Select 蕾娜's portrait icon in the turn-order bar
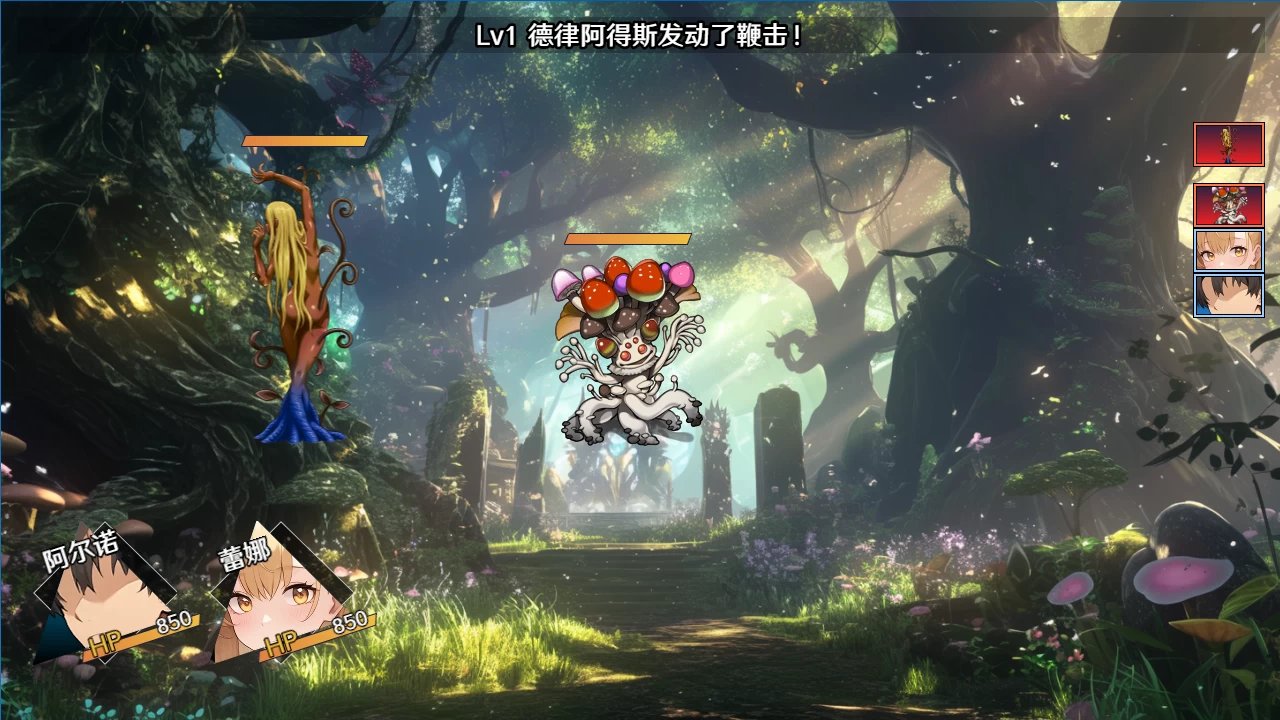Image resolution: width=1280 pixels, height=720 pixels. point(1228,251)
